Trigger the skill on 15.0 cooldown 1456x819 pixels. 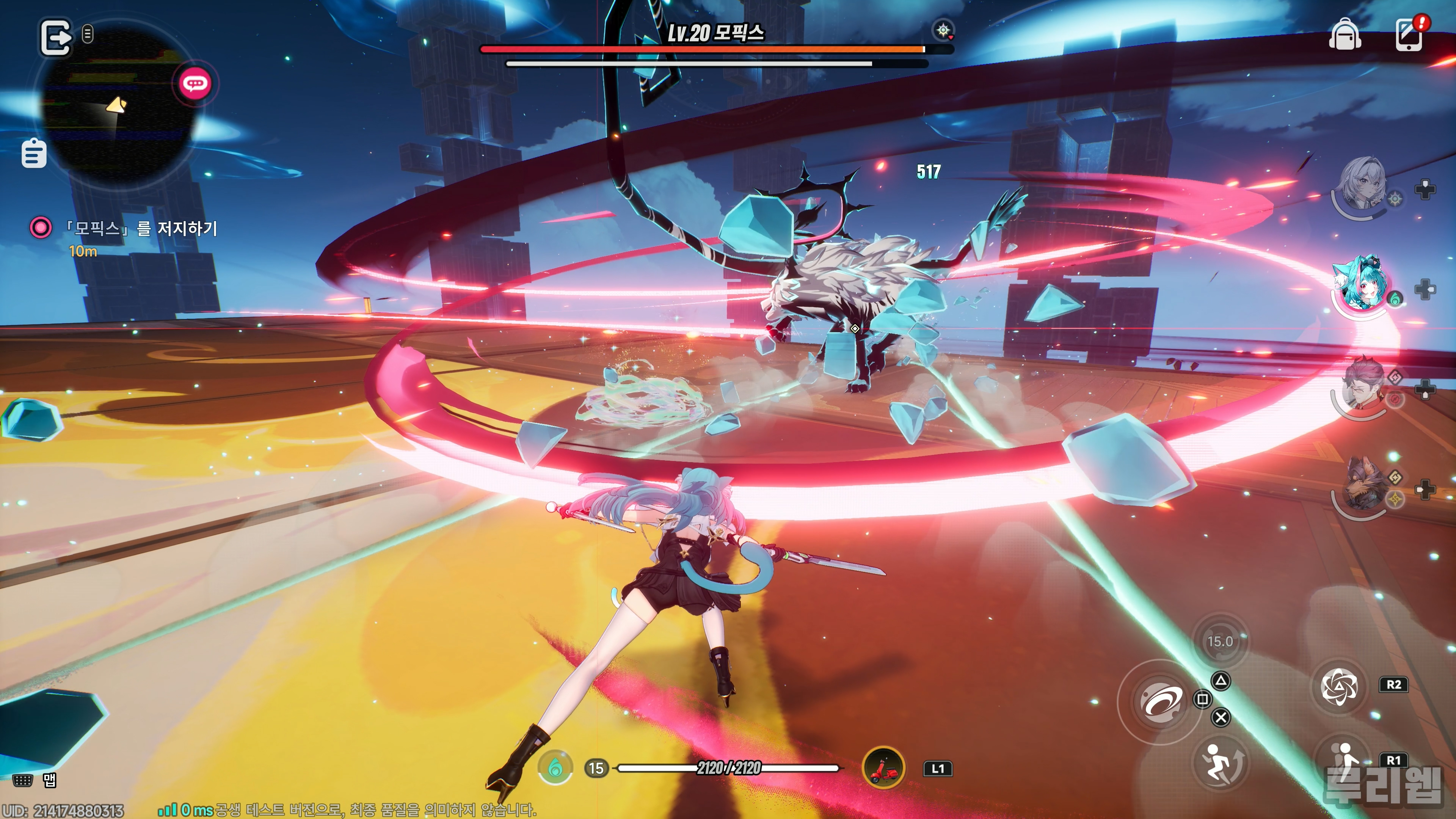point(1220,642)
